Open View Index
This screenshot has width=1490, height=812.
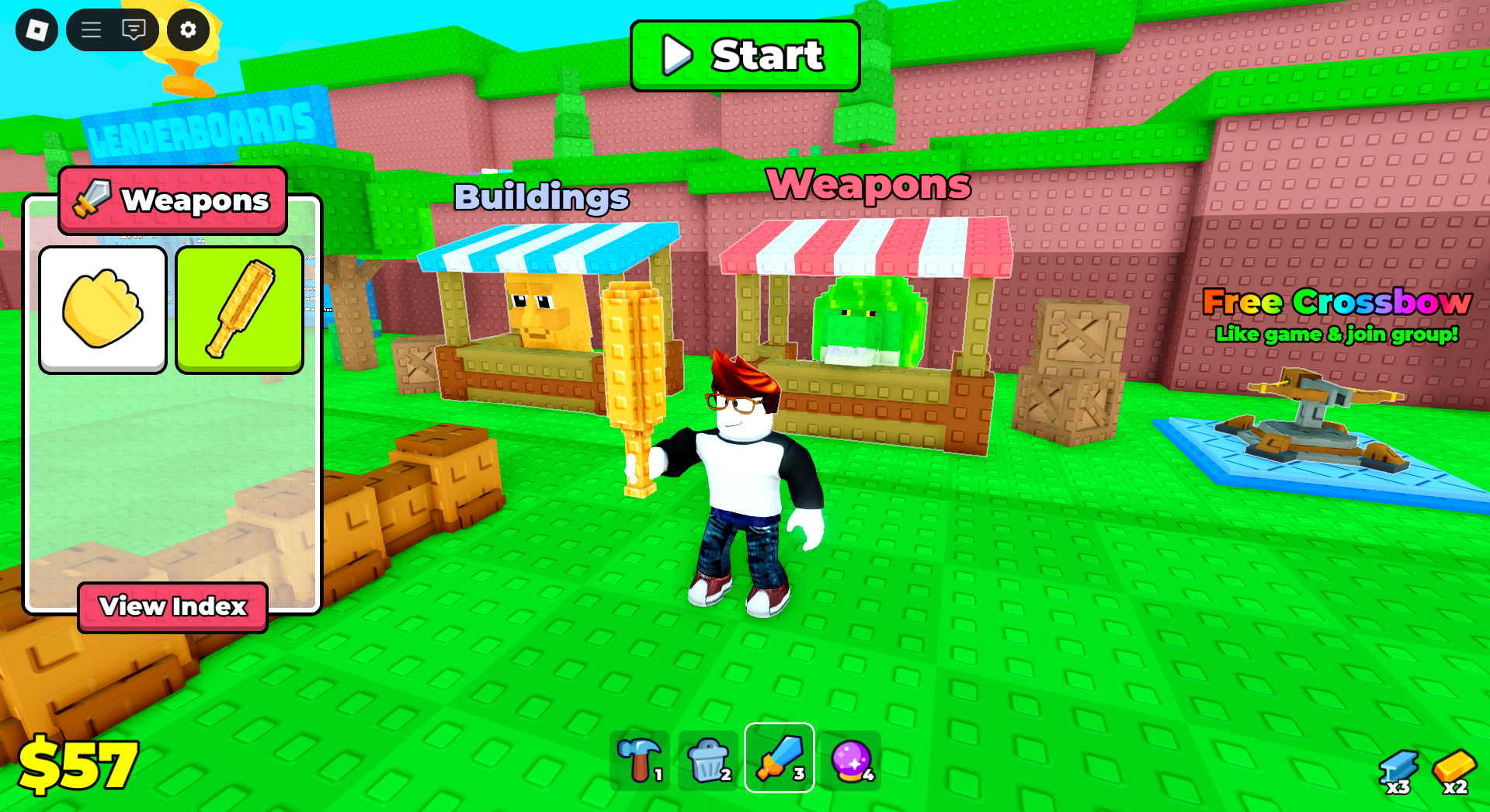pyautogui.click(x=172, y=607)
